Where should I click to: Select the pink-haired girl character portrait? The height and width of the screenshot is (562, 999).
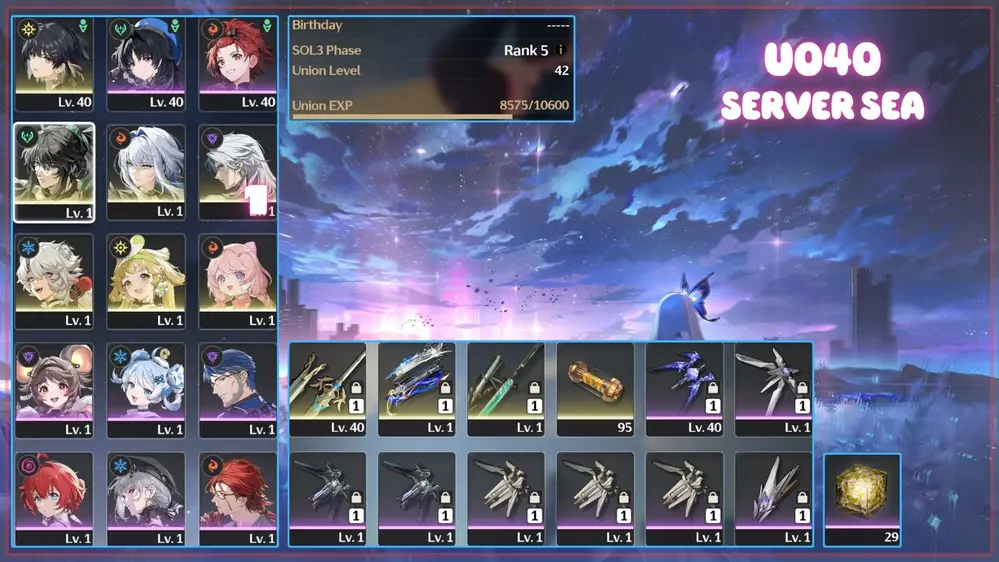[238, 280]
